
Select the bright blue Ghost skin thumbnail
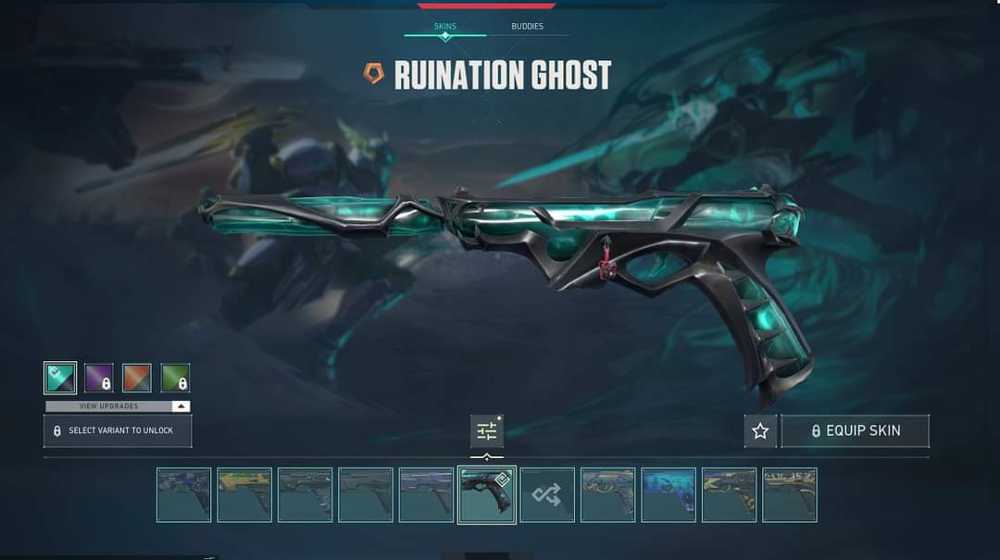668,494
